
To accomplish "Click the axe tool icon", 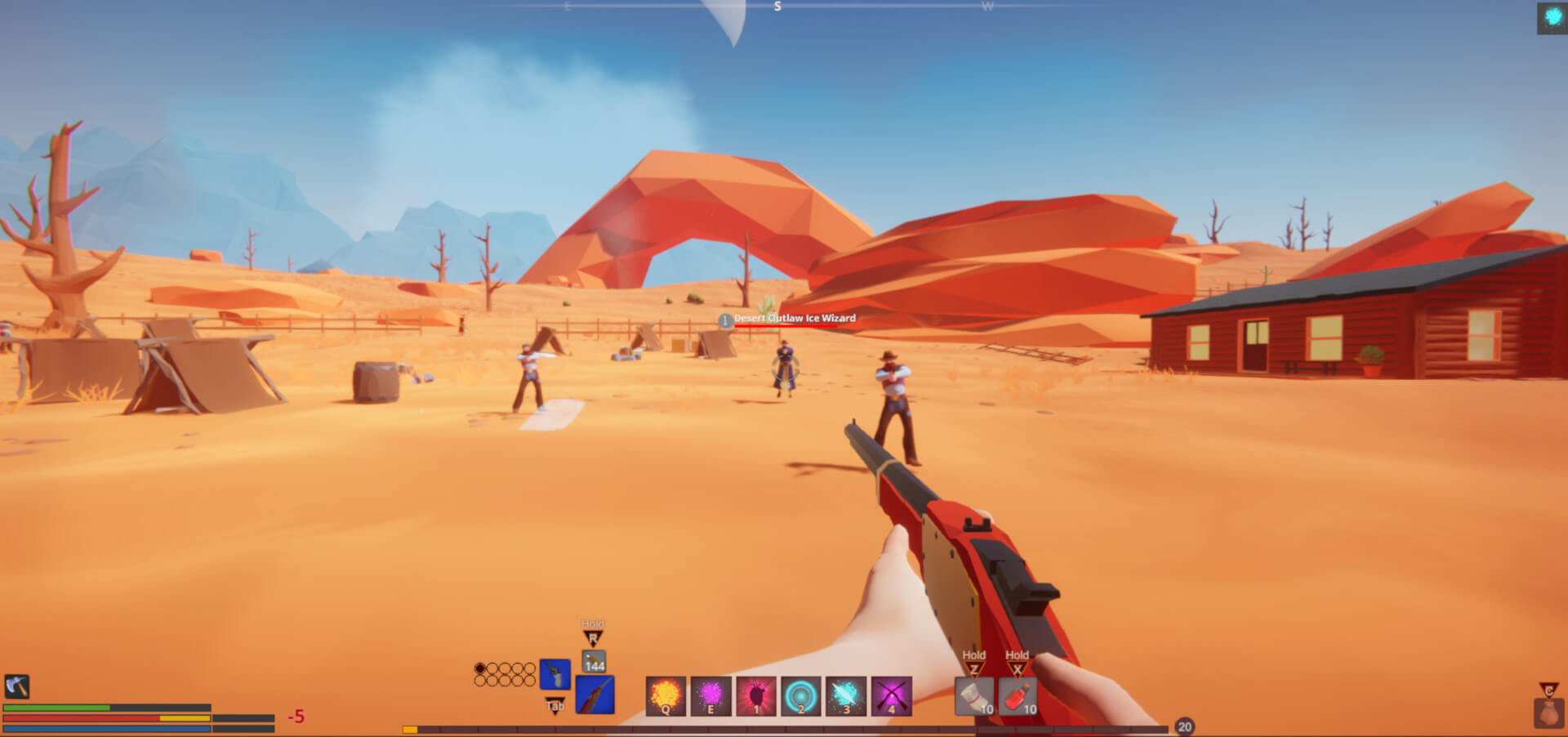I will [17, 686].
